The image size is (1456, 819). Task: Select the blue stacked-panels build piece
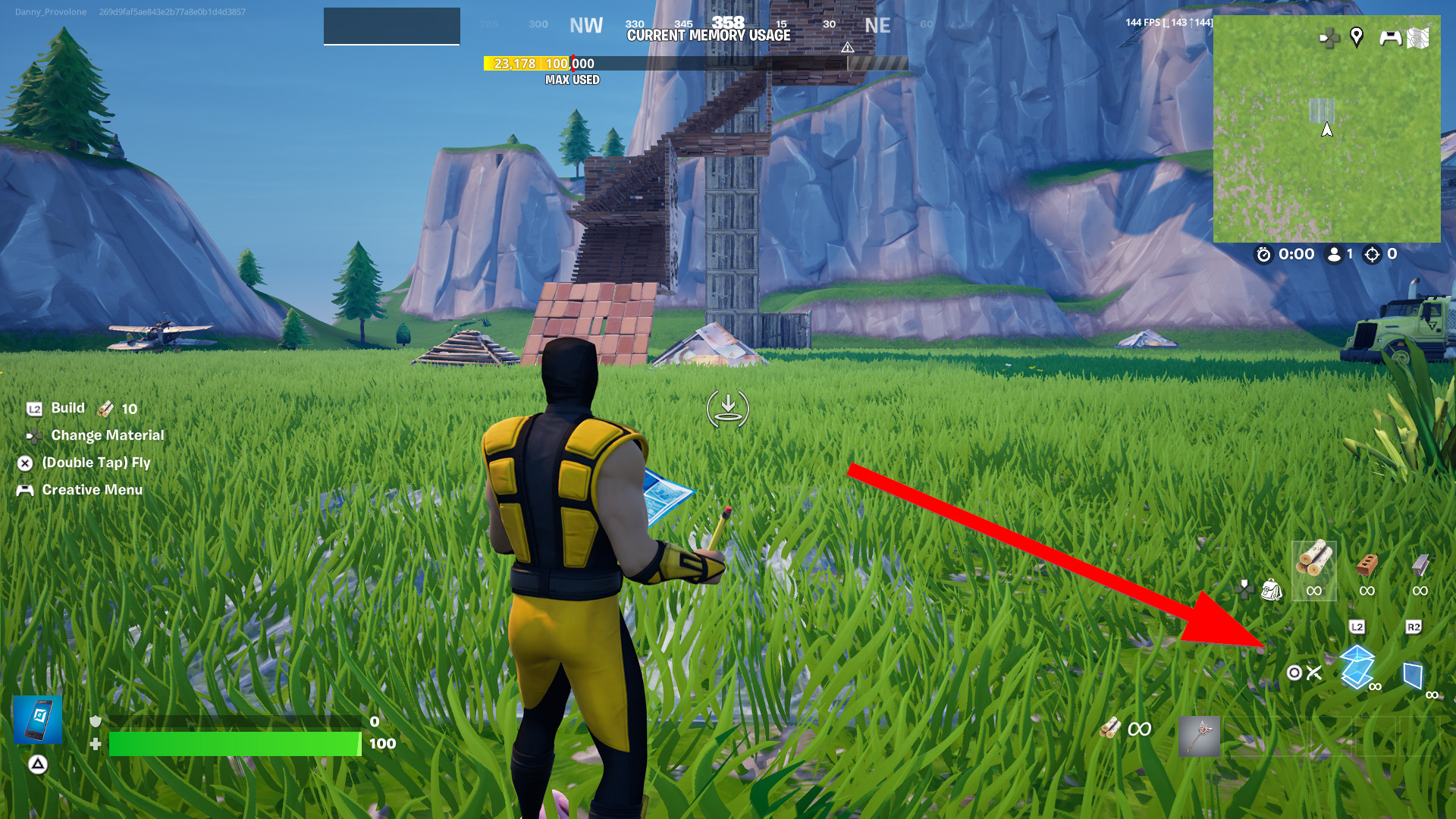(x=1357, y=667)
